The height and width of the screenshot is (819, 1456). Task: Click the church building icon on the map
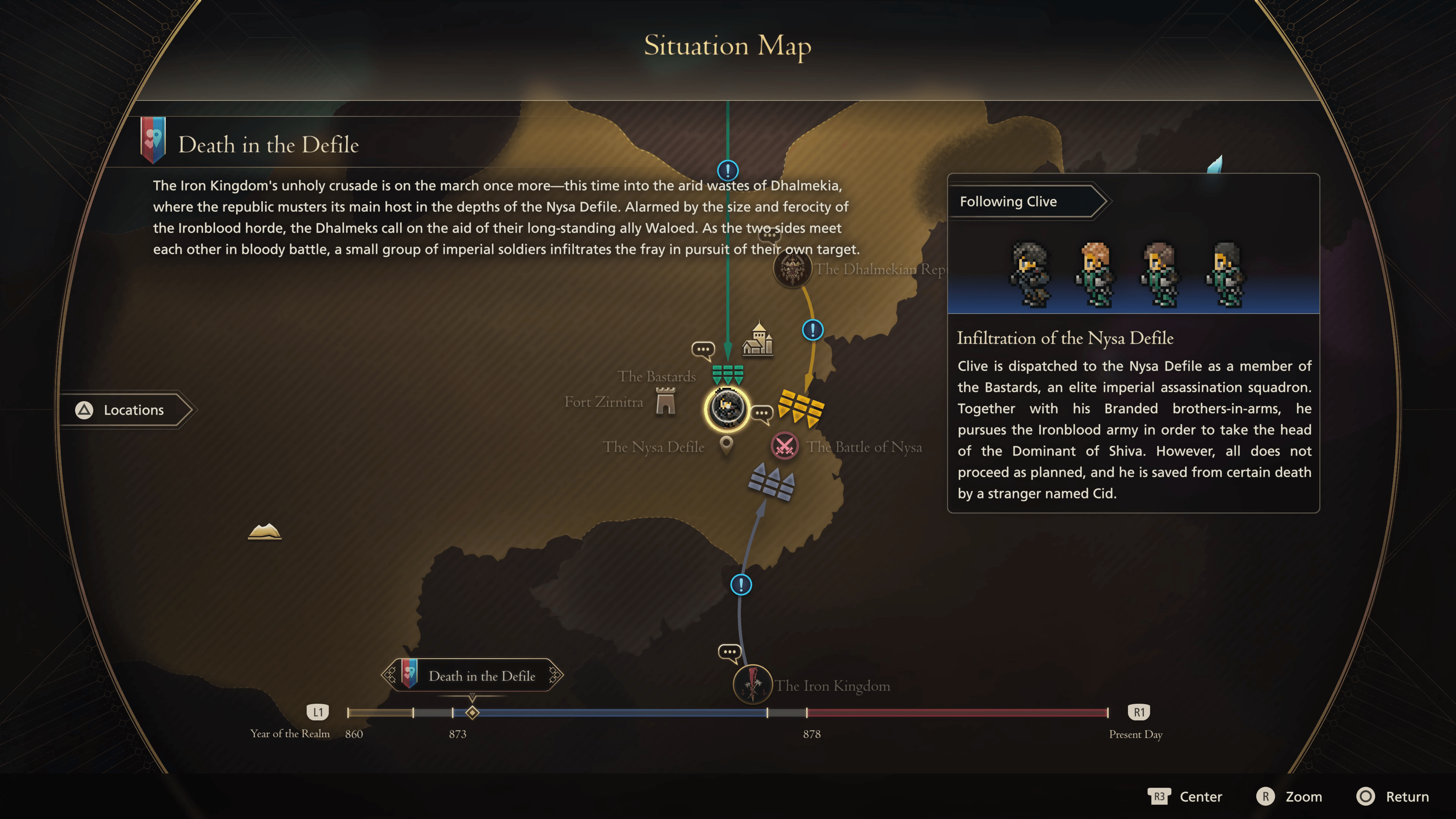(758, 339)
